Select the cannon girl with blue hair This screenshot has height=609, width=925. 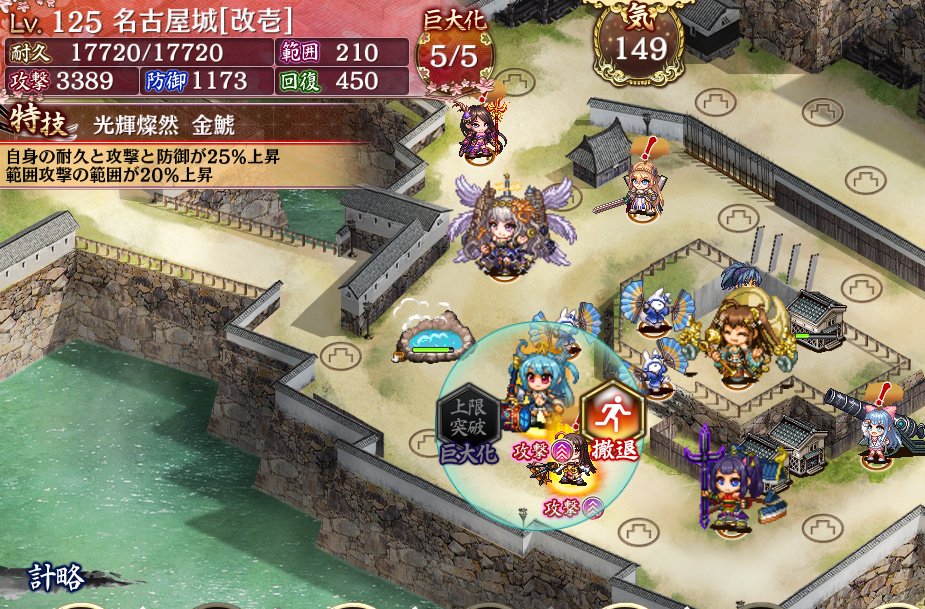point(879,431)
